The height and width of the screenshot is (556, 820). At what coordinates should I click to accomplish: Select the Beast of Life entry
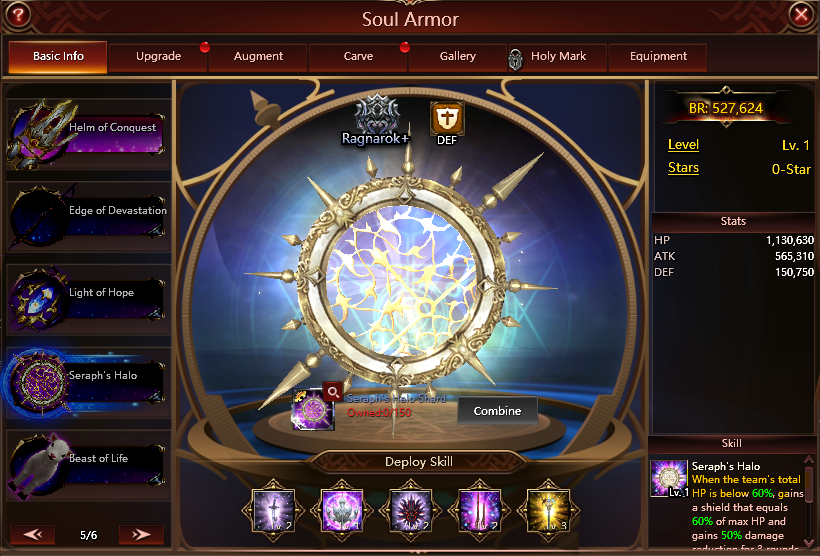click(x=88, y=464)
